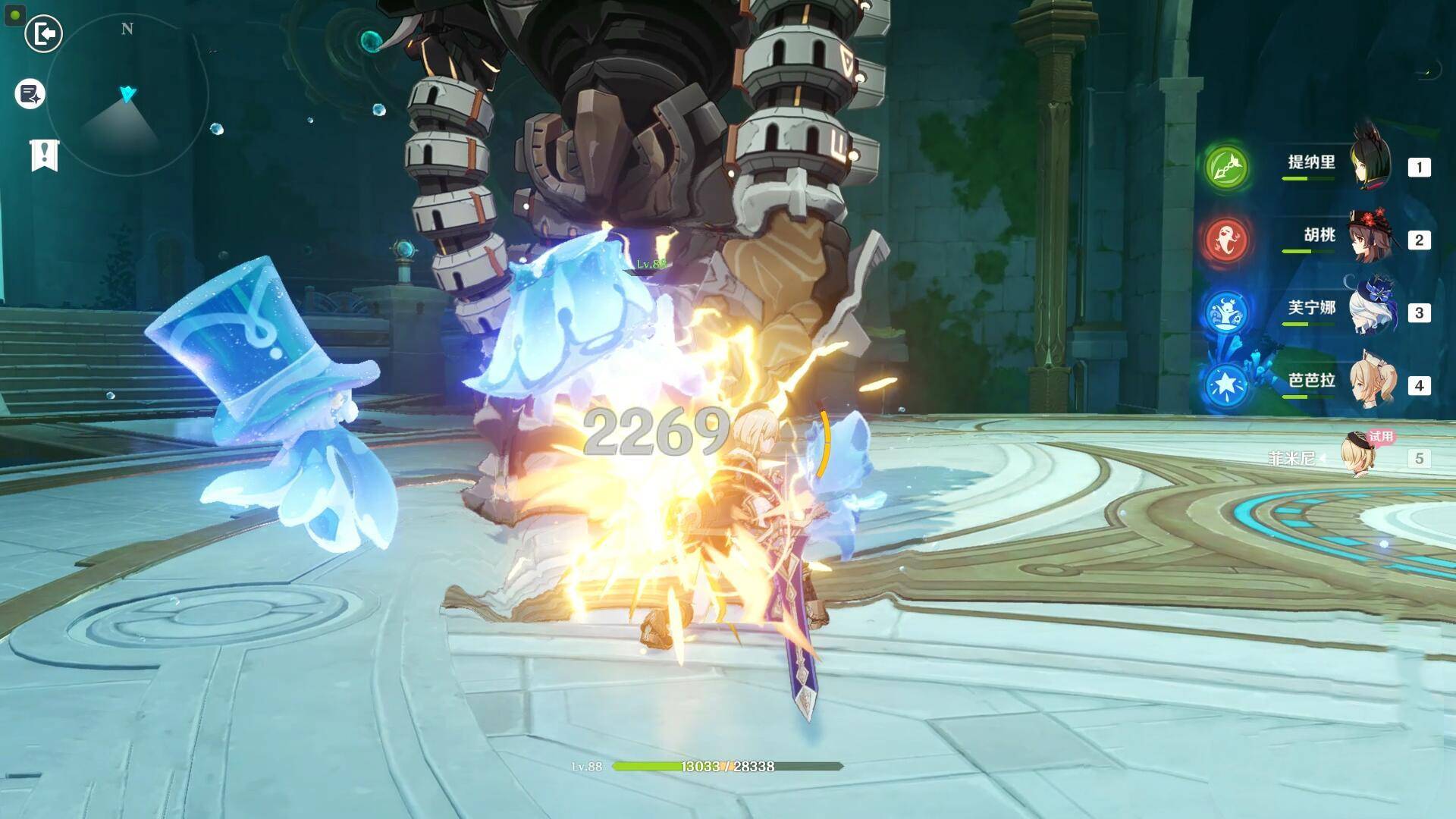Activate 提纳里's green Dendro burst icon
1456x819 pixels.
(x=1226, y=167)
